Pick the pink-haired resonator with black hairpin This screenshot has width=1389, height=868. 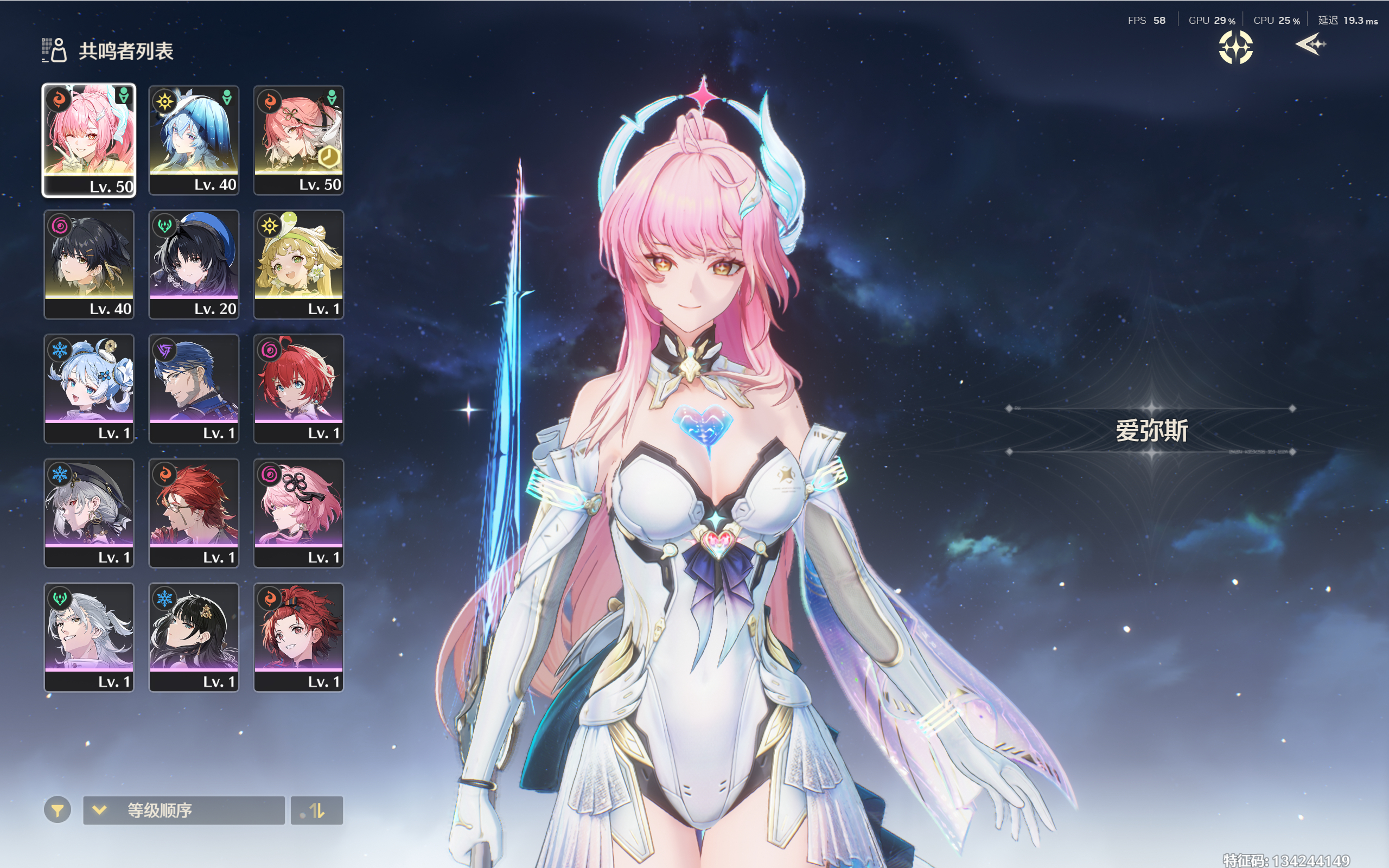298,513
